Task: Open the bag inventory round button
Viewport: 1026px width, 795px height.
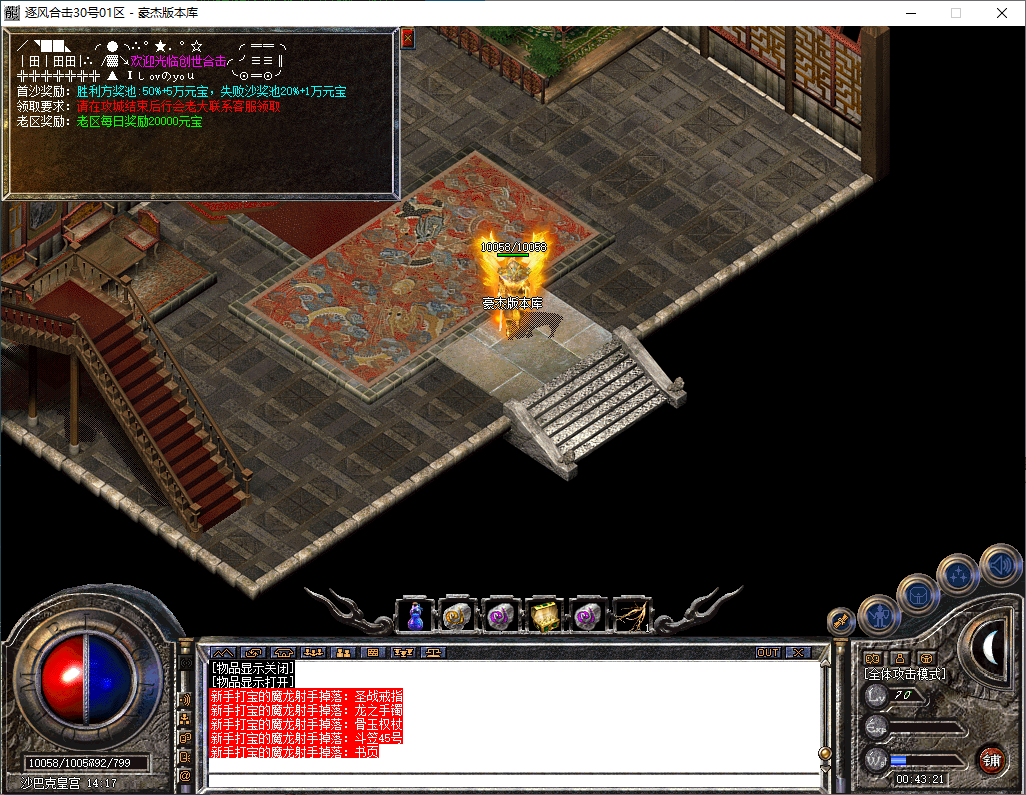Action: click(x=917, y=594)
